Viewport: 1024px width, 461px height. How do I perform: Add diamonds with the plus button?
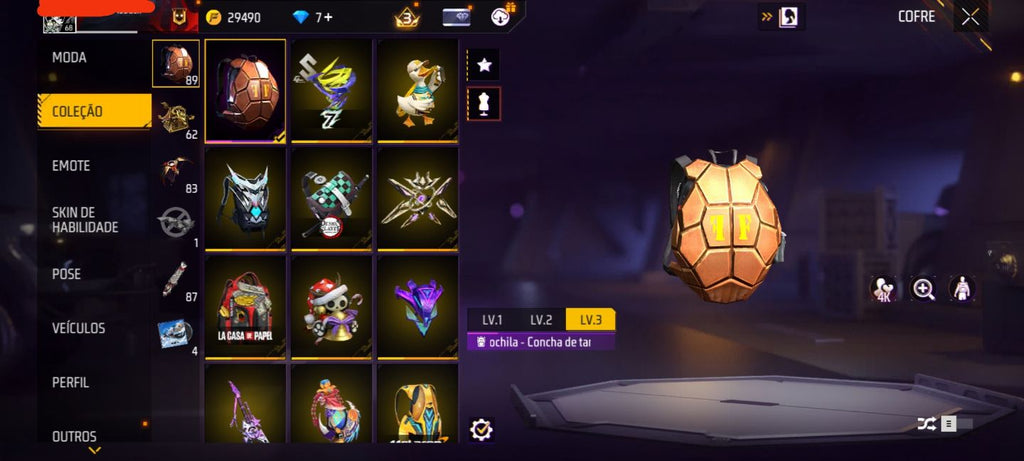point(328,17)
